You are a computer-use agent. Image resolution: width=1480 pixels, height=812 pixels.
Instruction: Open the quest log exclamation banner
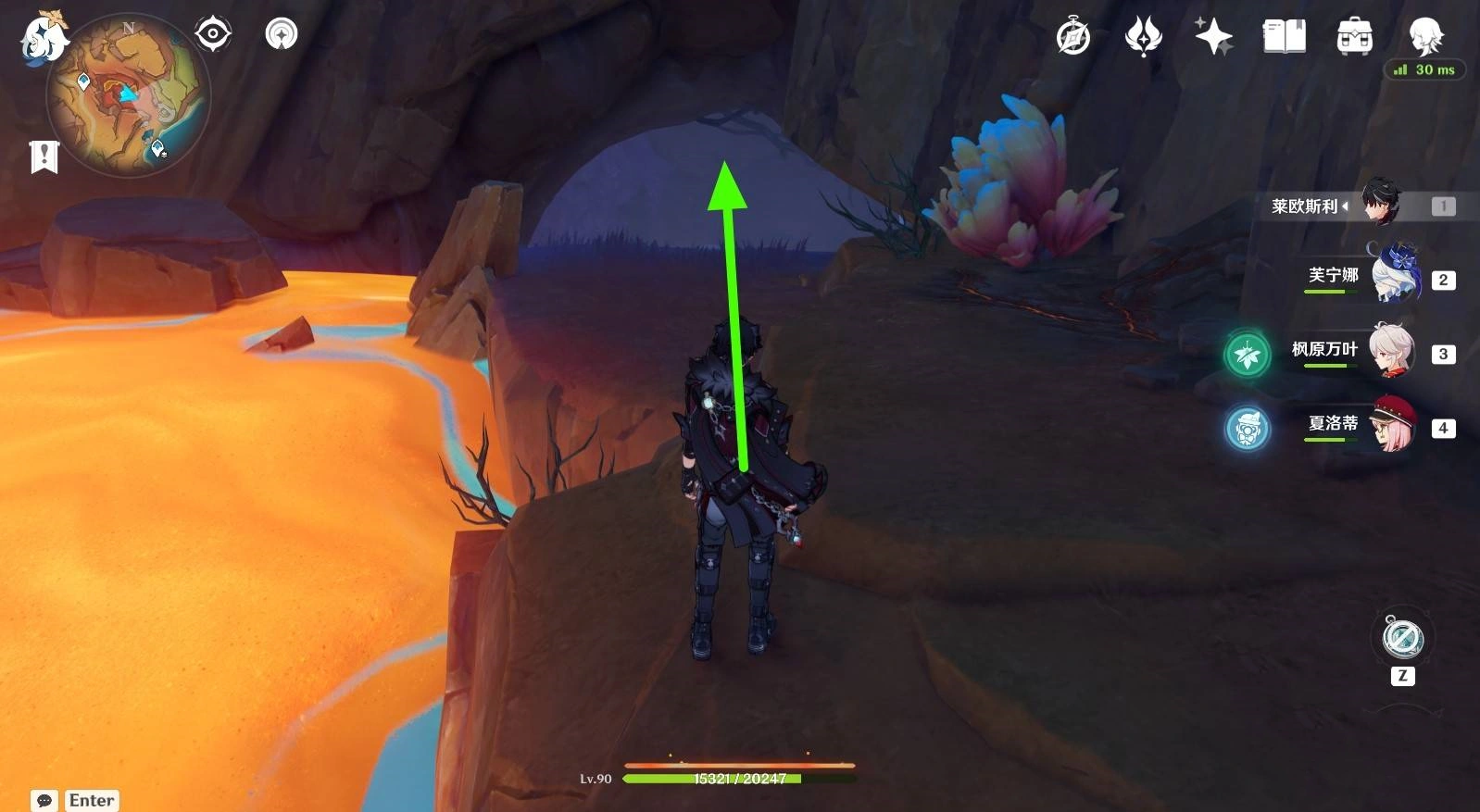44,156
